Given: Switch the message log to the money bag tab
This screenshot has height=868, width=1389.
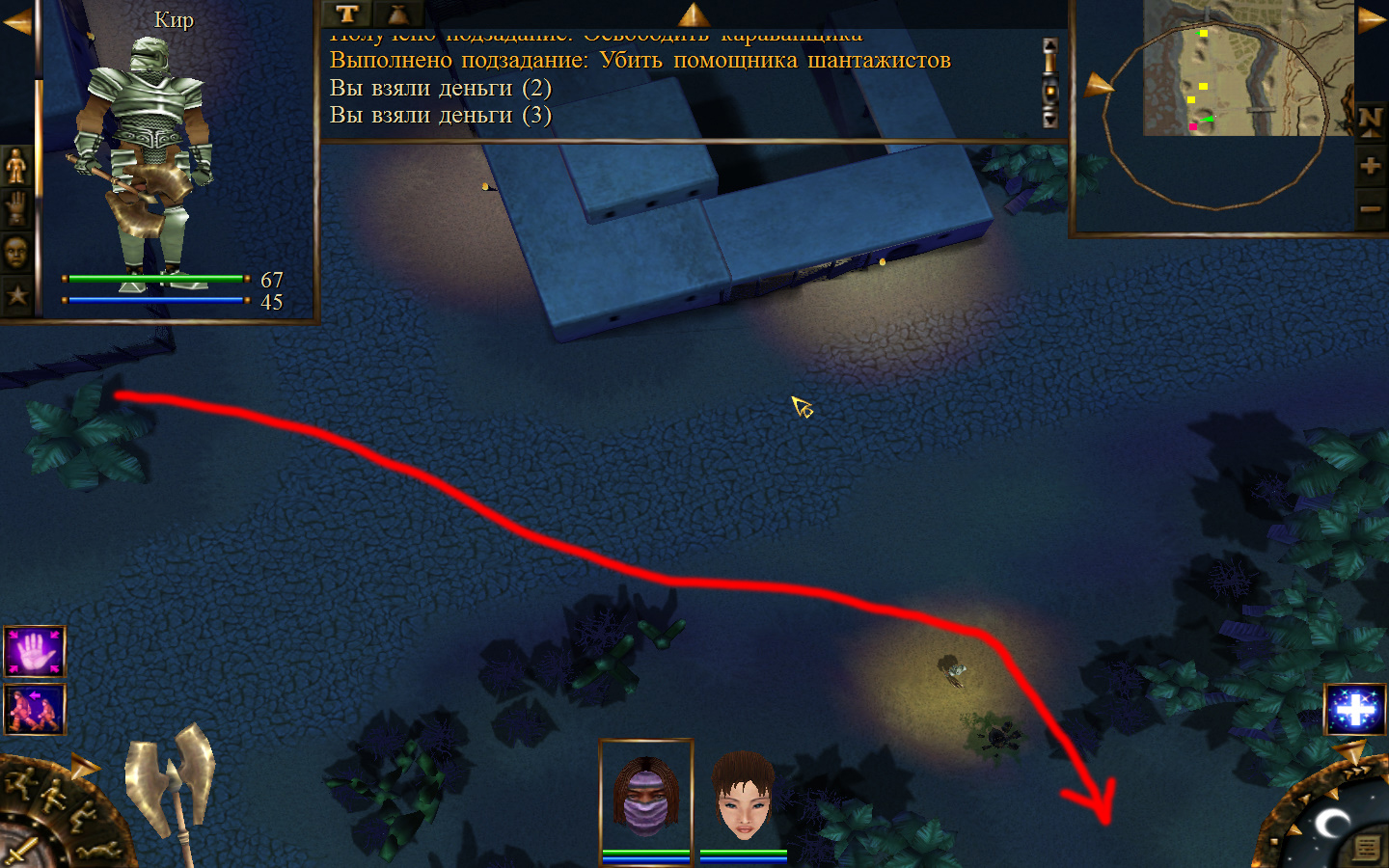Looking at the screenshot, I should pos(397,14).
